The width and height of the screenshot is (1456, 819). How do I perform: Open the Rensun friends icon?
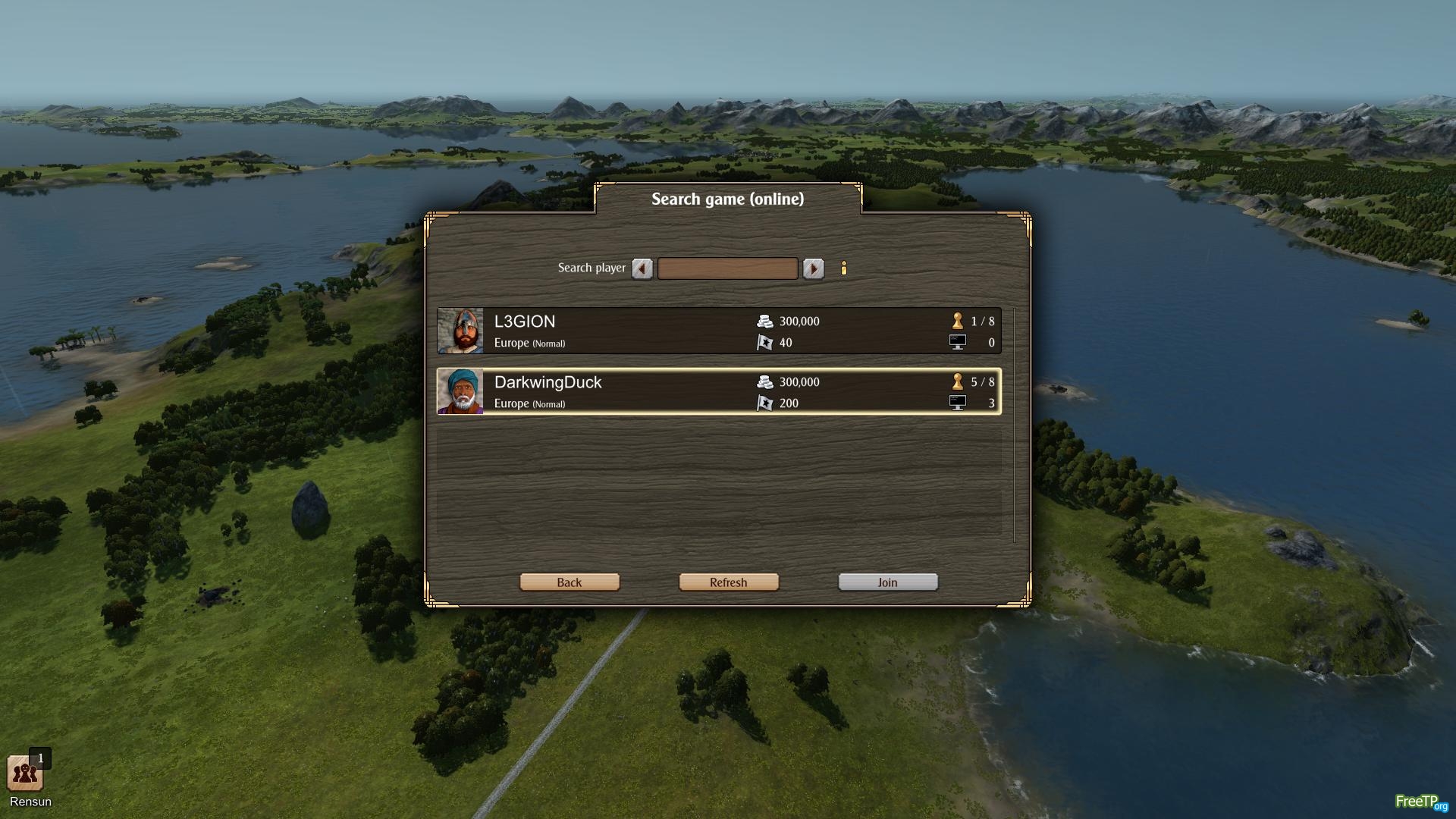click(x=25, y=773)
